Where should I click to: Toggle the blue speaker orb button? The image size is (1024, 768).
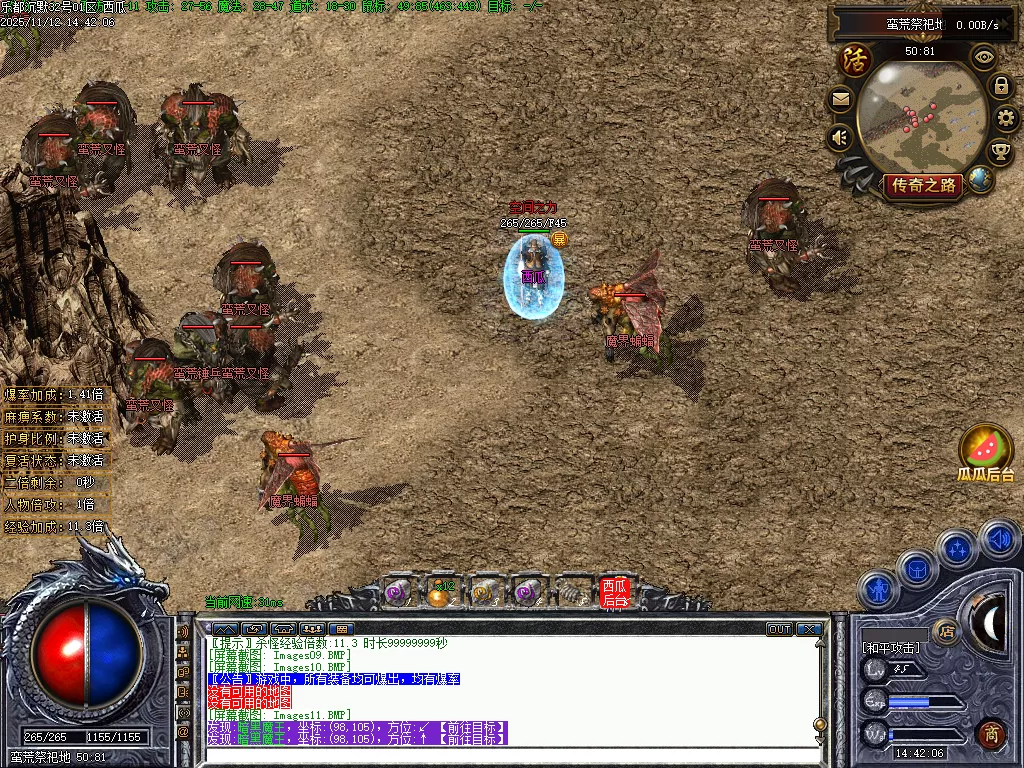pyautogui.click(x=998, y=539)
